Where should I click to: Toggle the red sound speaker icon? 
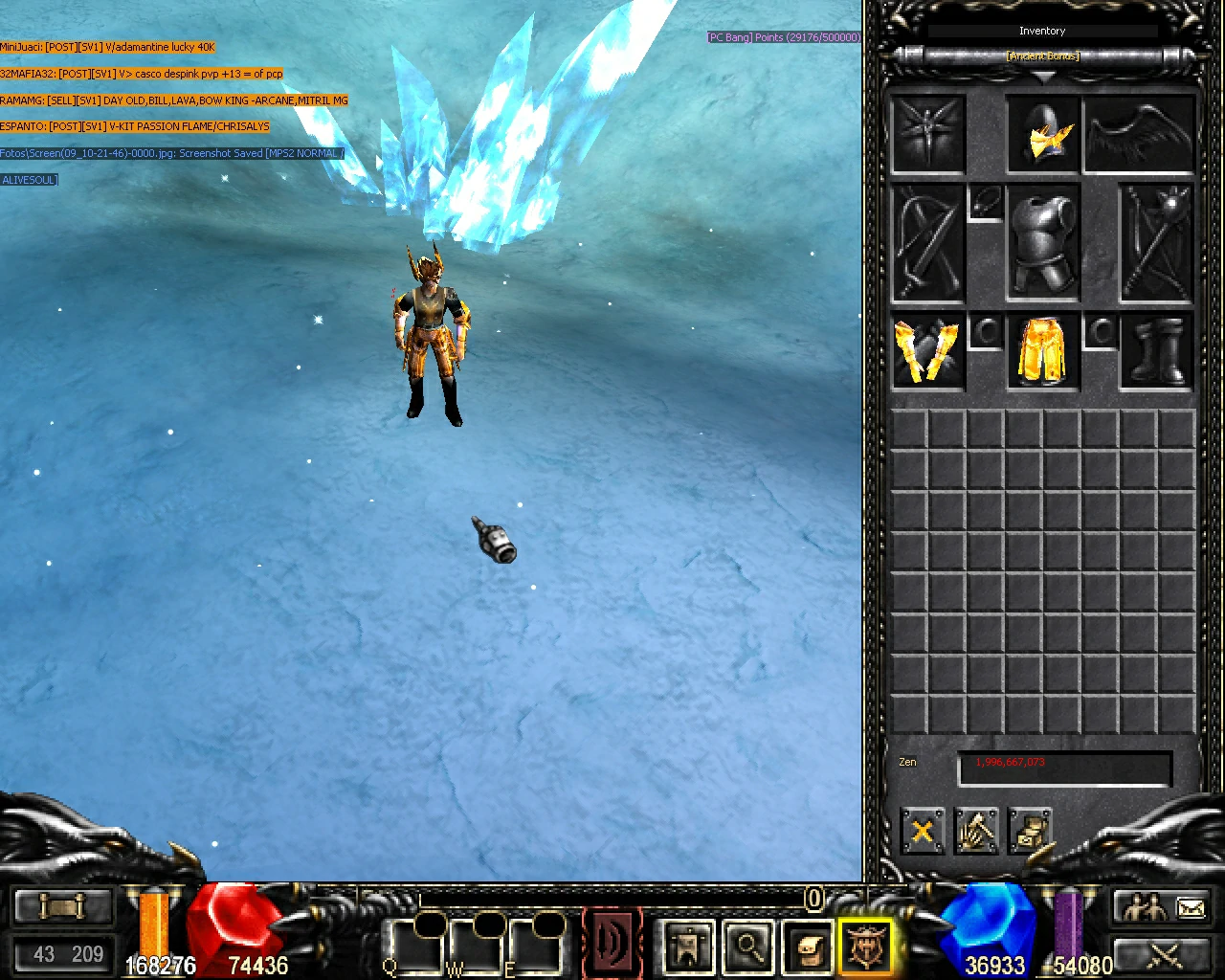pyautogui.click(x=611, y=941)
